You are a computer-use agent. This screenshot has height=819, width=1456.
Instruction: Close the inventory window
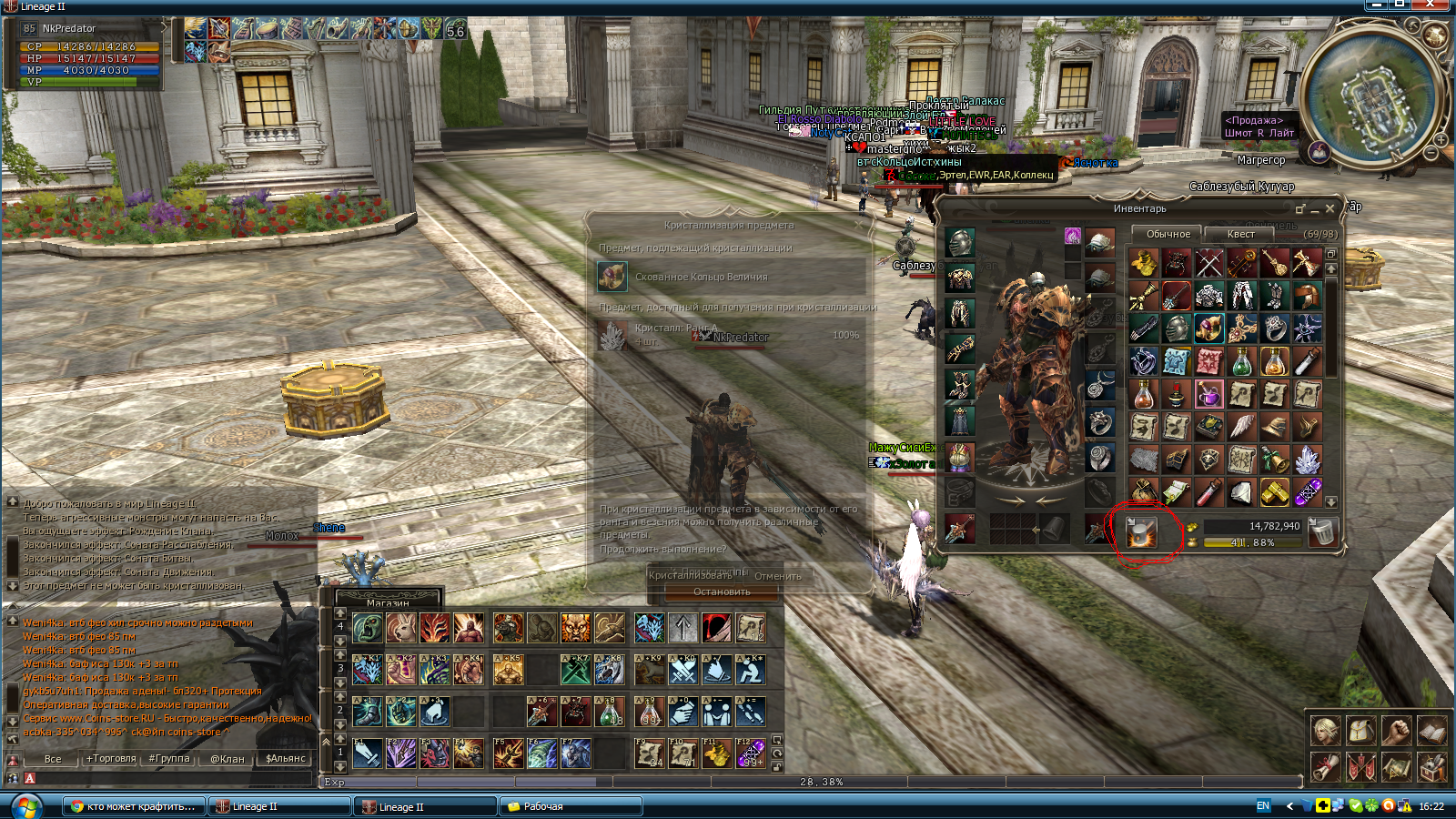click(x=1330, y=208)
